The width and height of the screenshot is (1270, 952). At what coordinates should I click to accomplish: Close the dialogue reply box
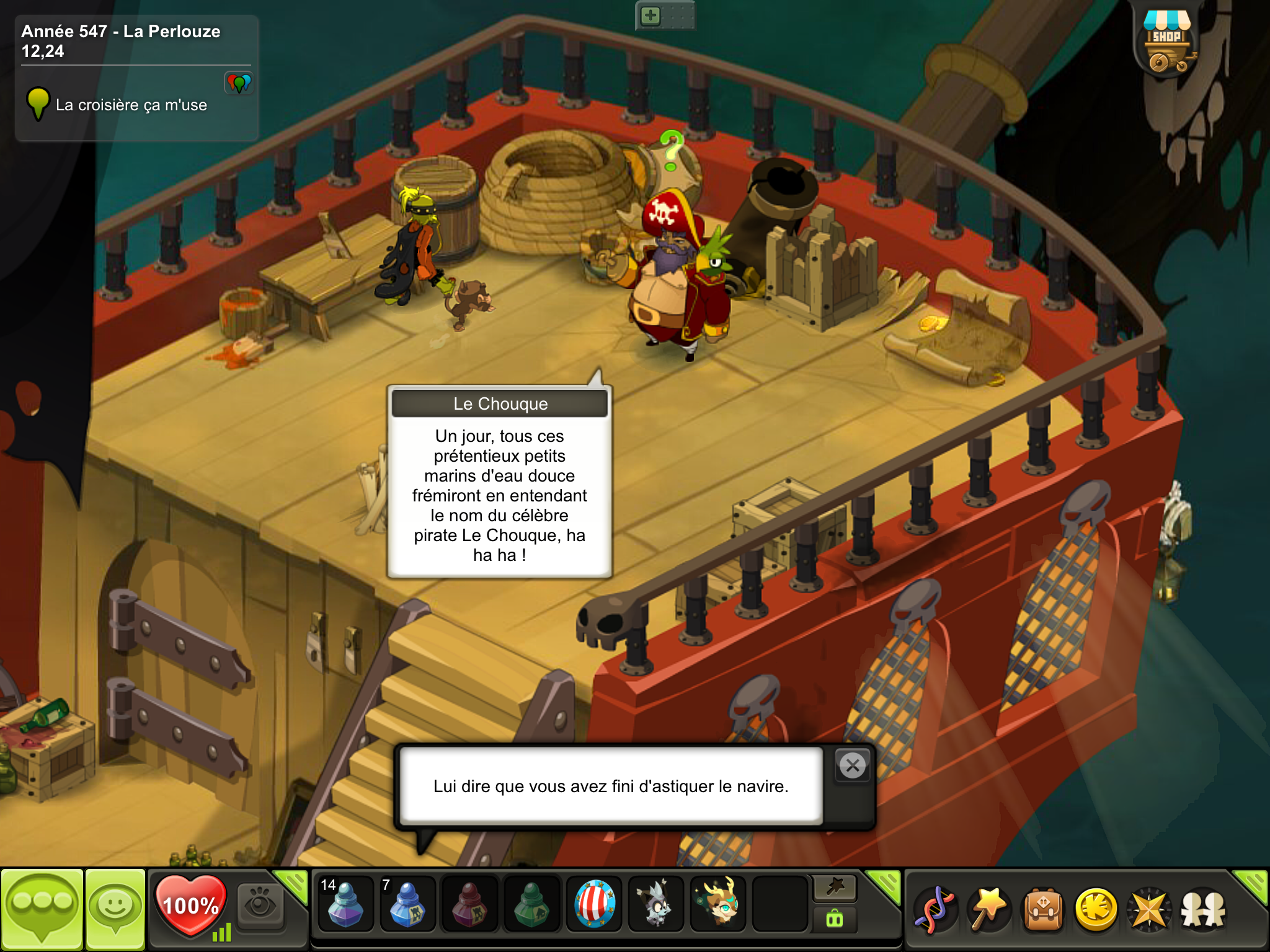853,766
